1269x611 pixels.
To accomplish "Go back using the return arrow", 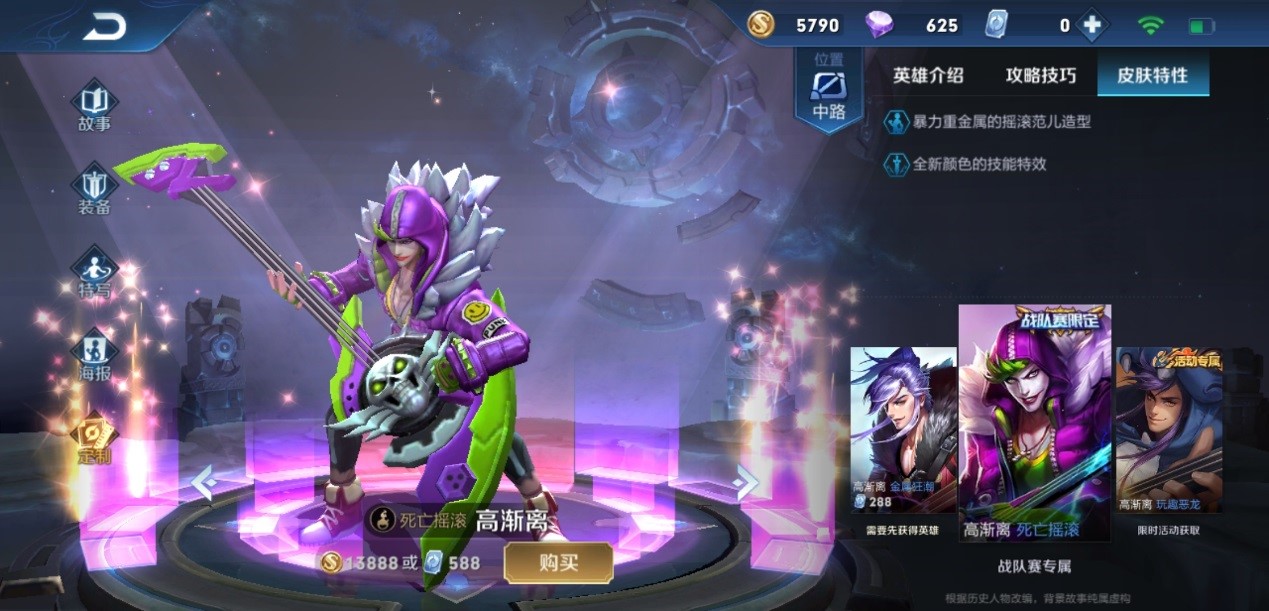I will tap(105, 27).
